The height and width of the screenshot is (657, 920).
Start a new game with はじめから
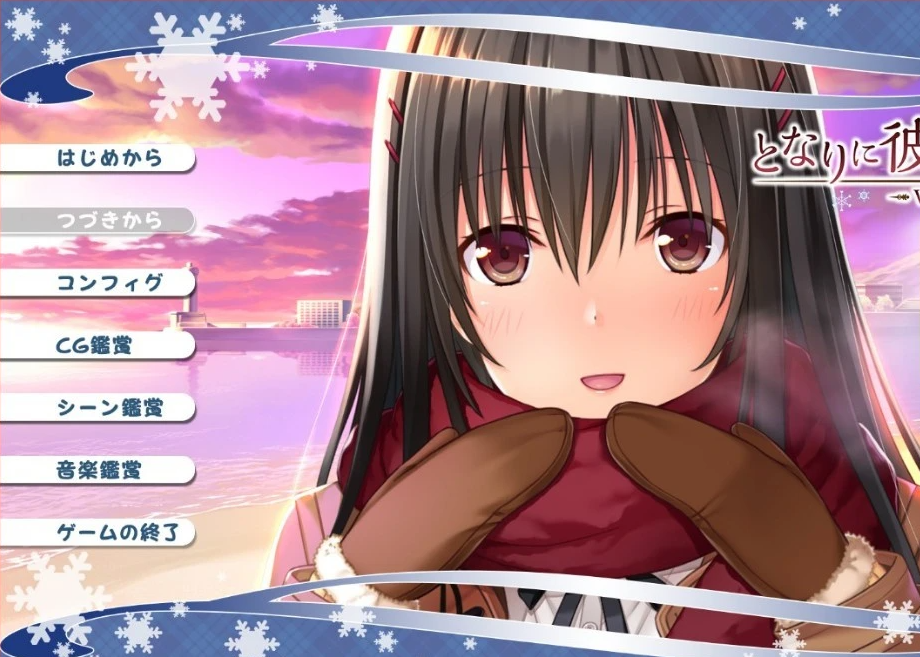pos(109,158)
